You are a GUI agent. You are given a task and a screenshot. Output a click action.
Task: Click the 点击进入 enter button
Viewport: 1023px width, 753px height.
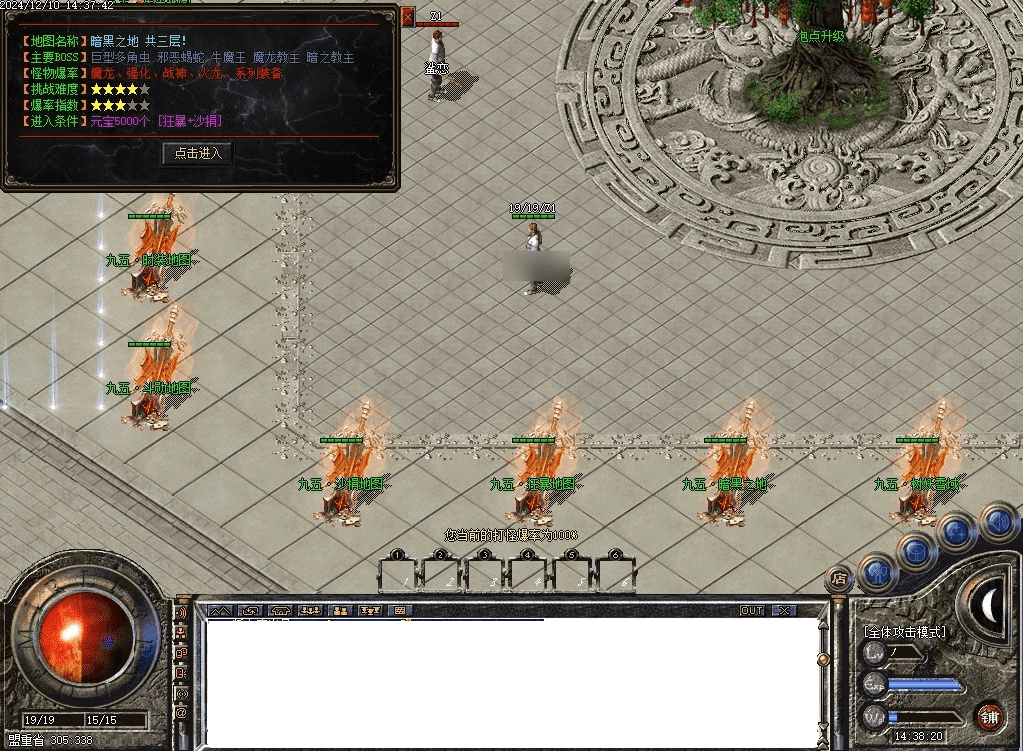(197, 153)
